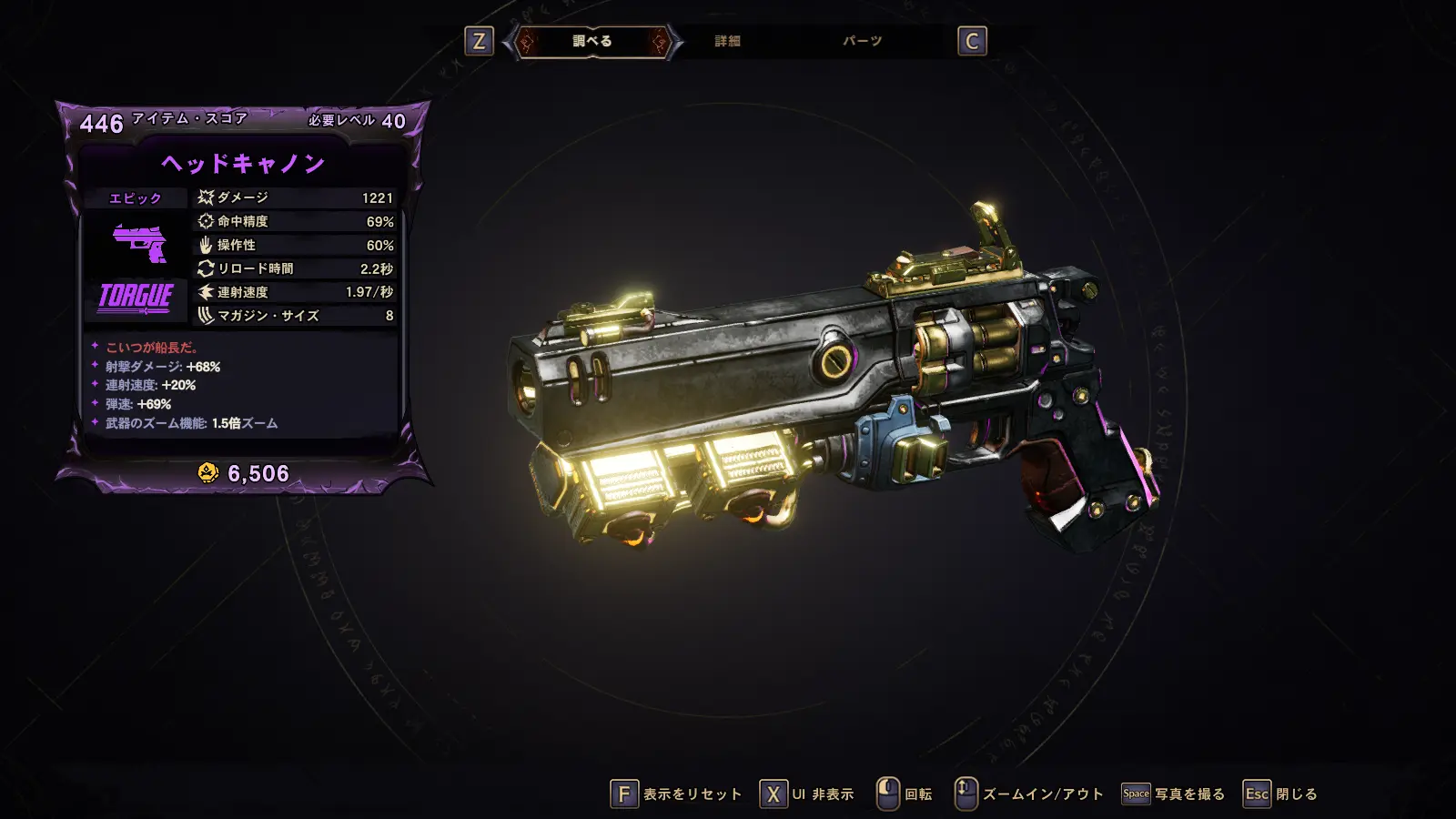
Task: Reset the view with 表示をリセット
Action: [x=676, y=794]
